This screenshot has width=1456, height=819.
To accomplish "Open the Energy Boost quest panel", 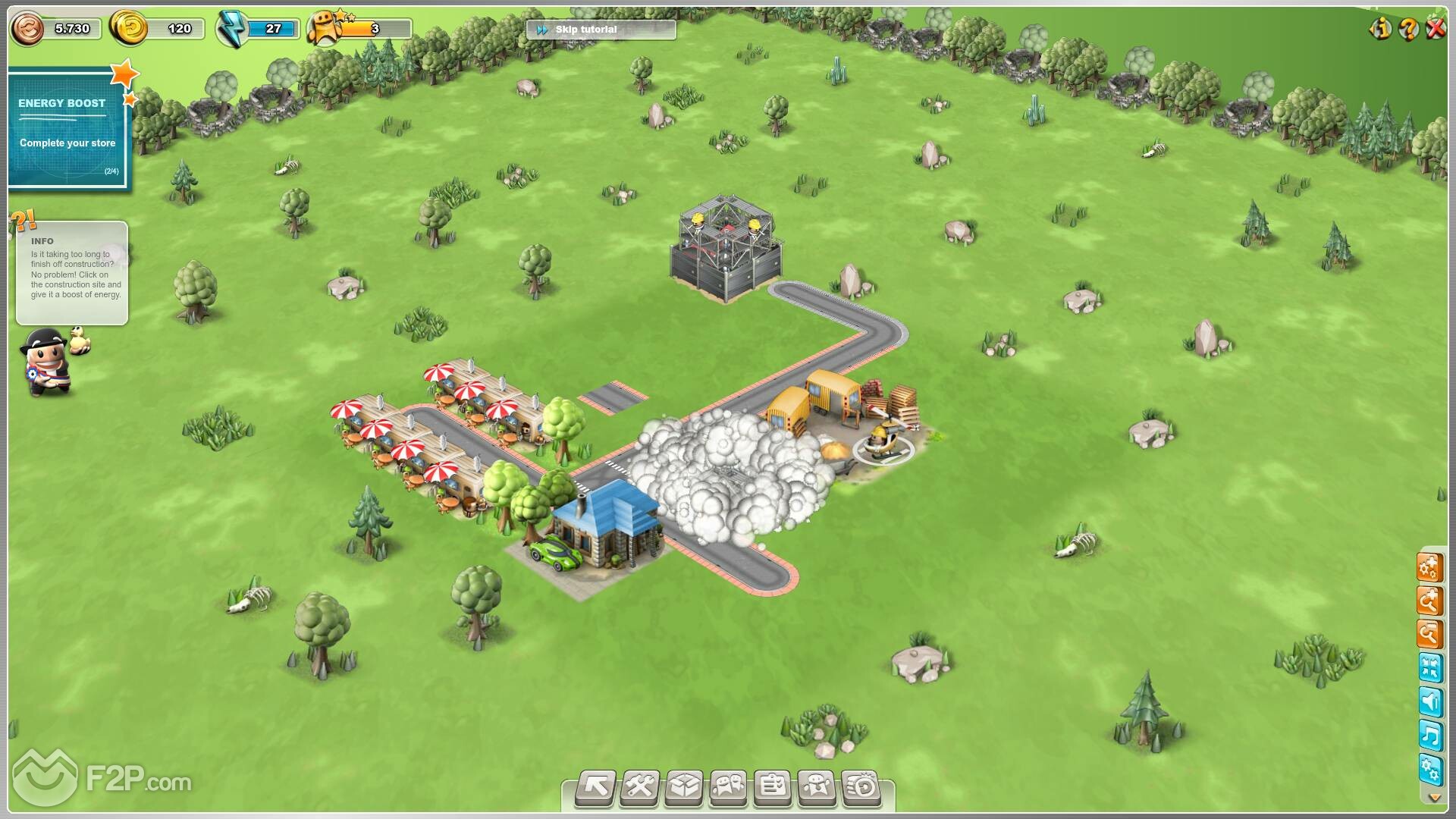I will click(68, 129).
